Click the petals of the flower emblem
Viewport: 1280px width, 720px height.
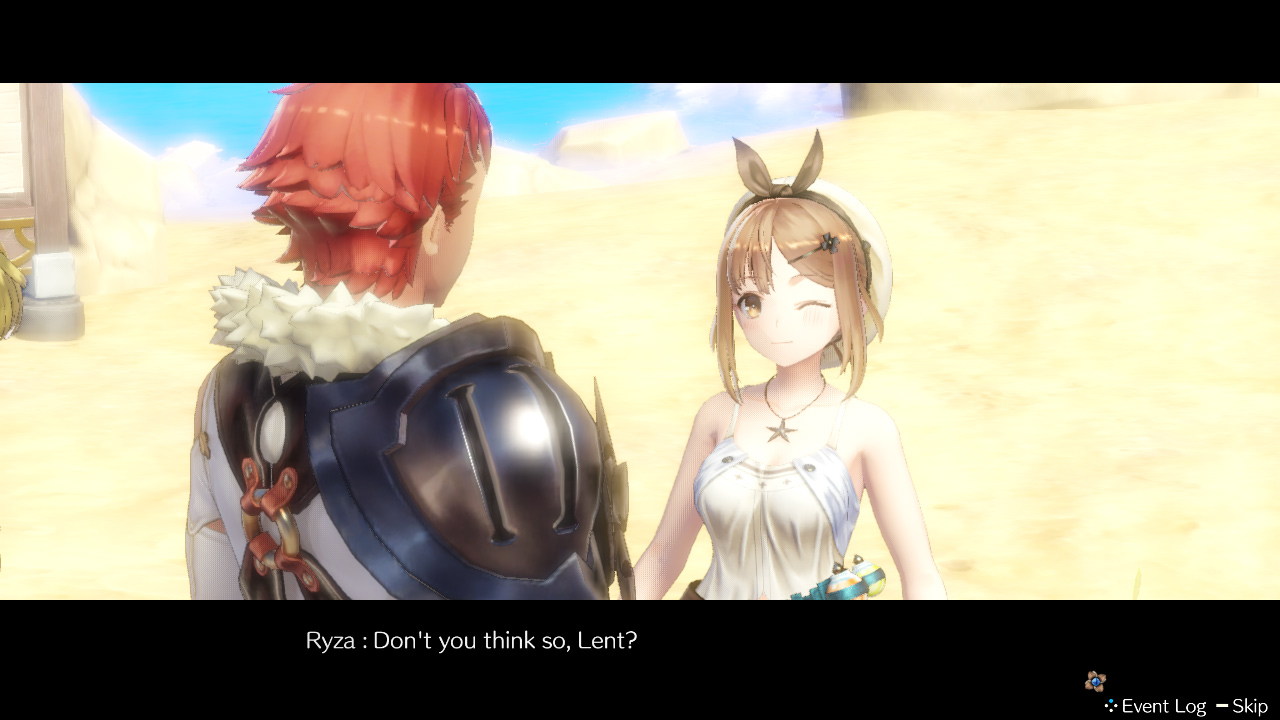pyautogui.click(x=1089, y=675)
